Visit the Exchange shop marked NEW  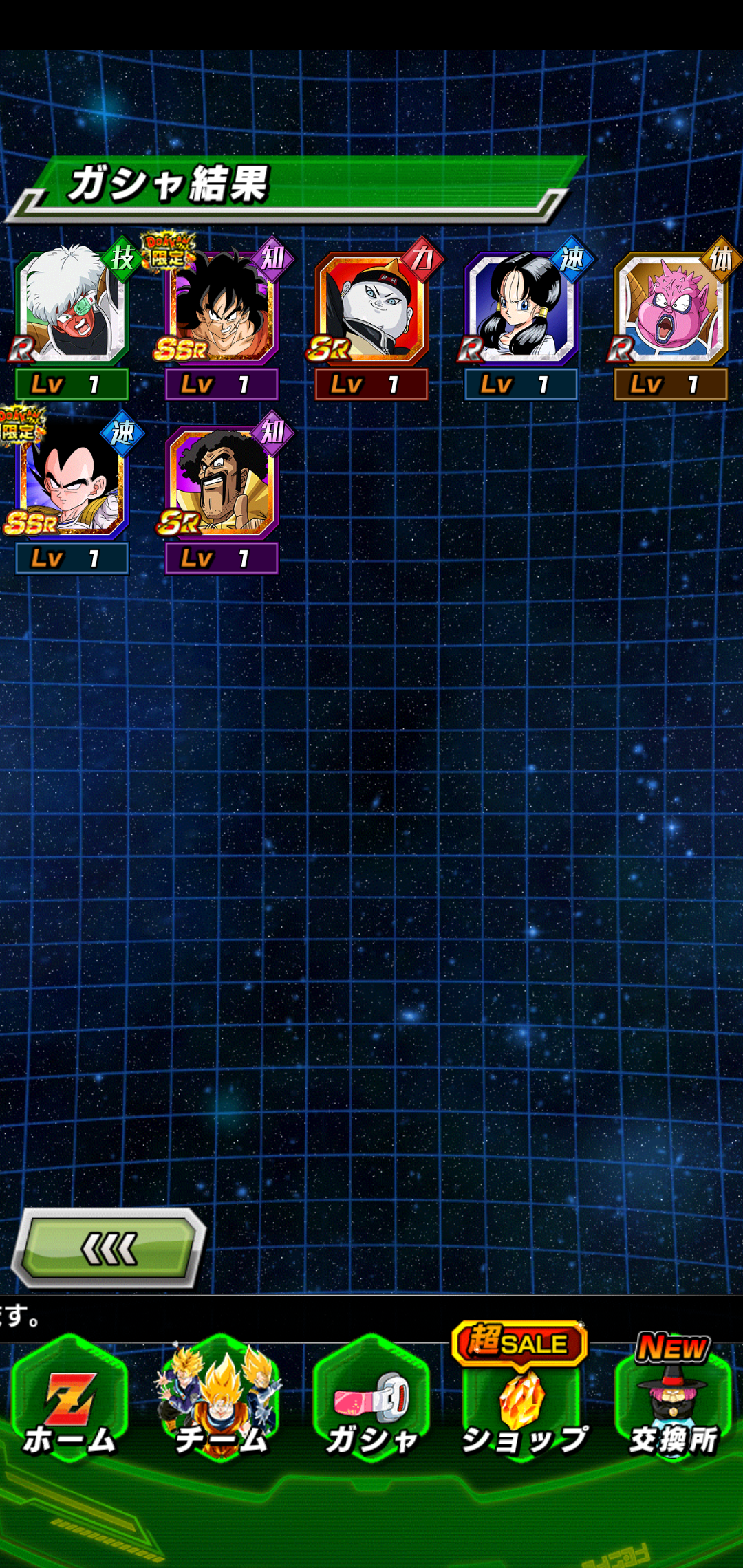click(x=673, y=1403)
